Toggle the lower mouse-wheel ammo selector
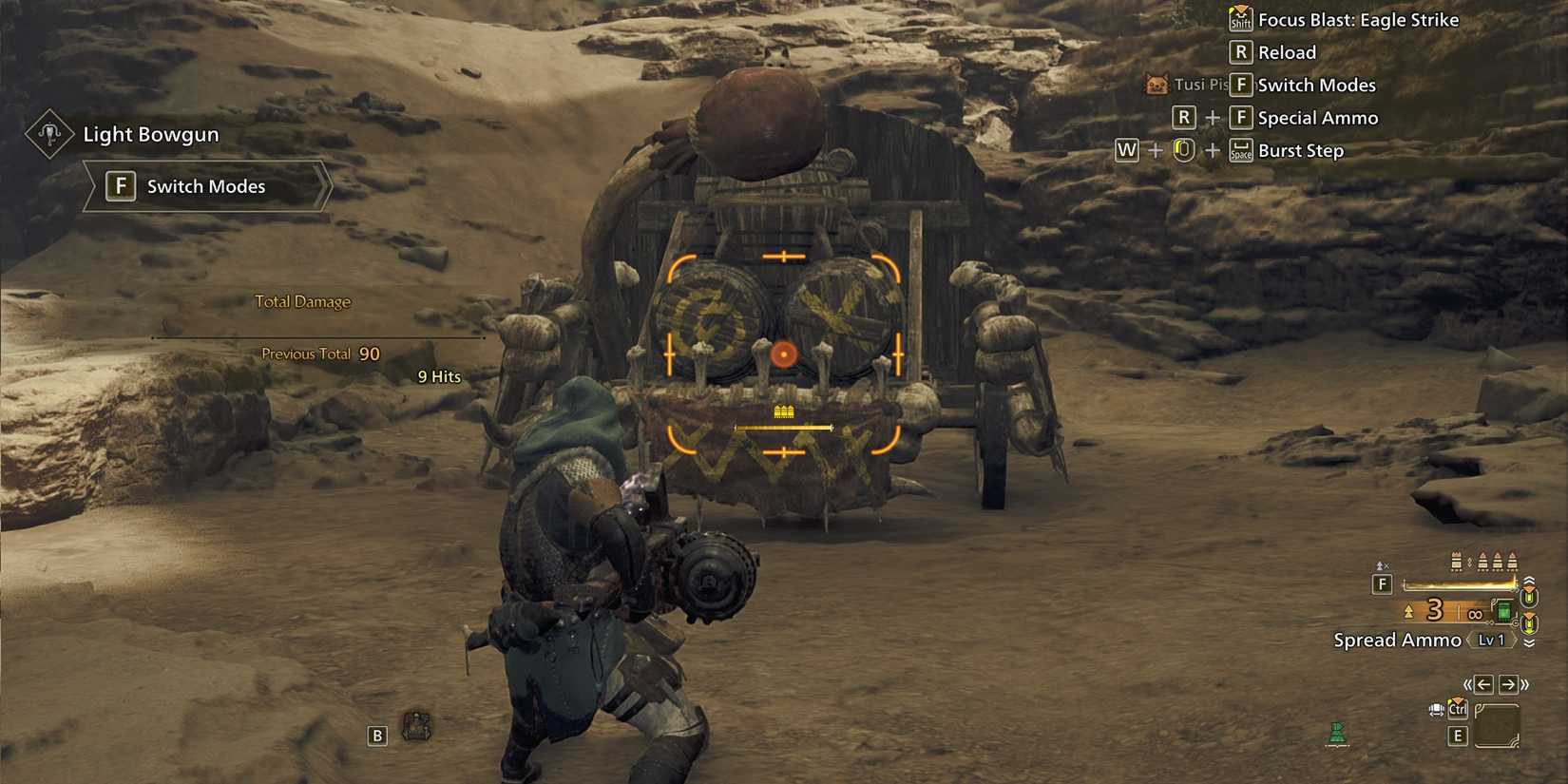The image size is (1568, 784). (x=1529, y=622)
